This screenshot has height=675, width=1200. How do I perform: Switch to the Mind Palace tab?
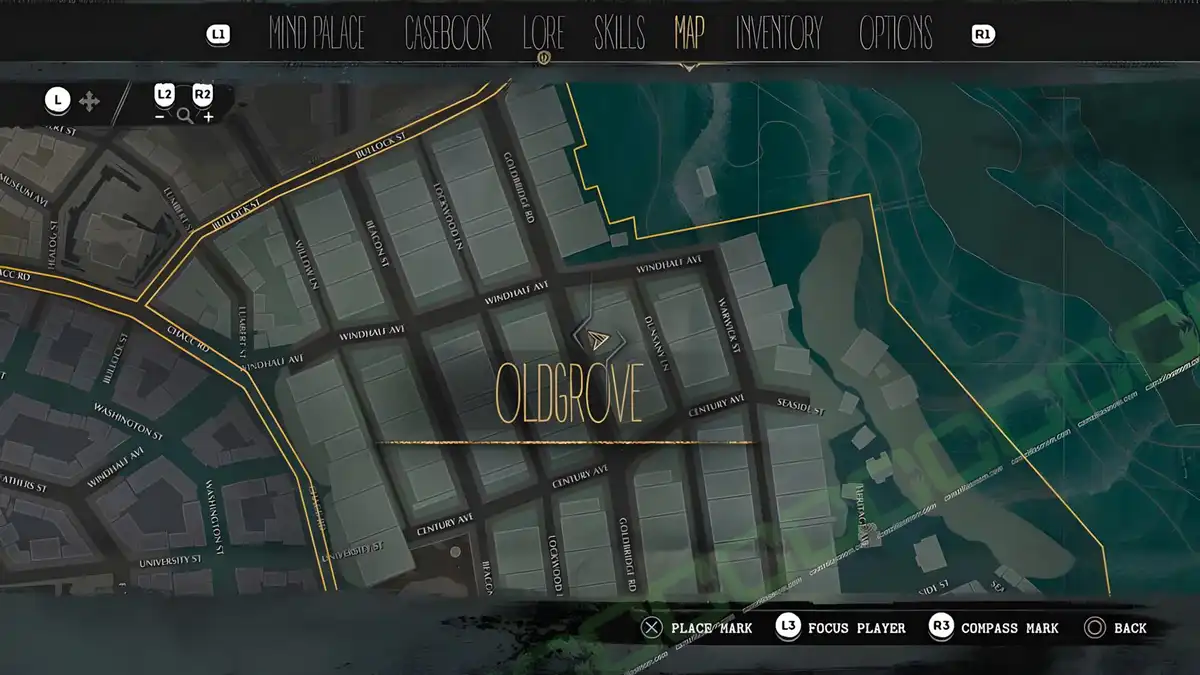coord(317,34)
